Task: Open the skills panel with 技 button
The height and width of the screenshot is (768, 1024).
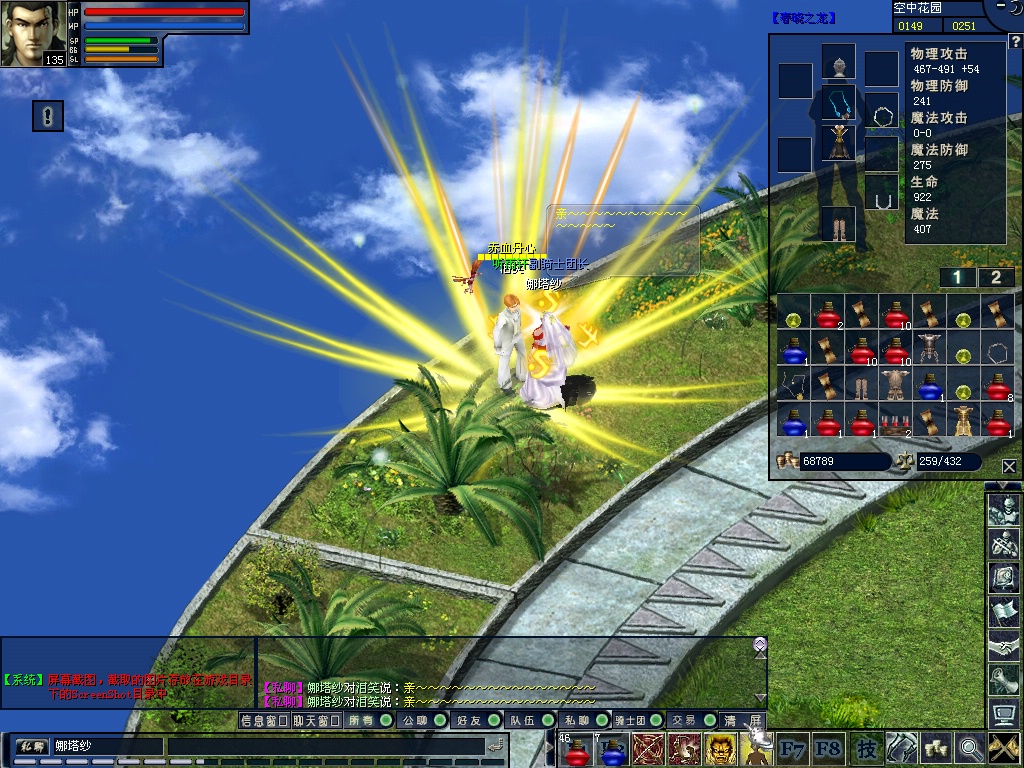Action: (x=866, y=748)
